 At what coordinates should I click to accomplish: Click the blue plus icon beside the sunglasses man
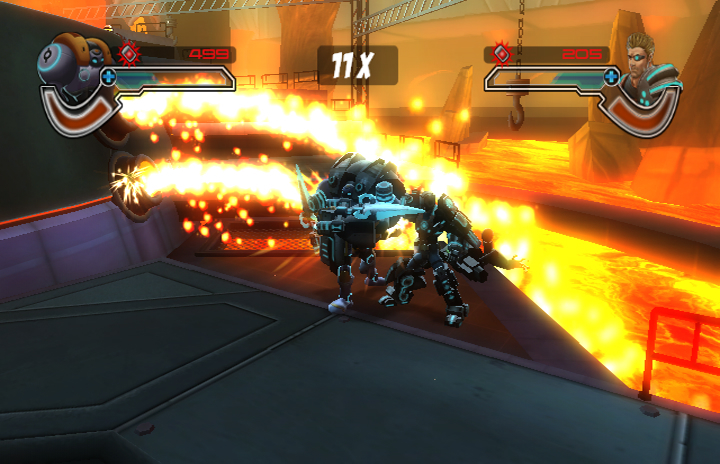pyautogui.click(x=611, y=76)
